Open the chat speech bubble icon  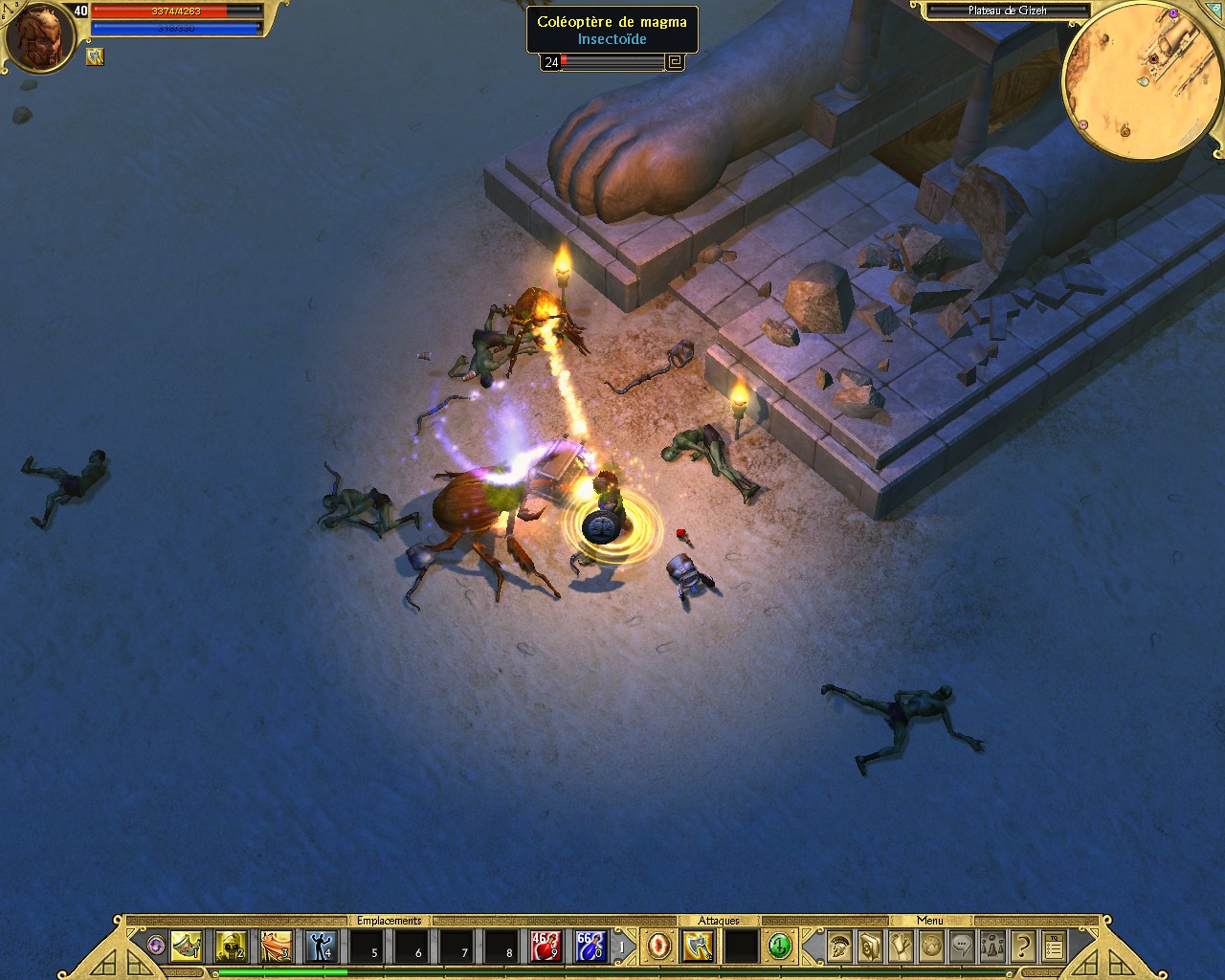coord(961,946)
